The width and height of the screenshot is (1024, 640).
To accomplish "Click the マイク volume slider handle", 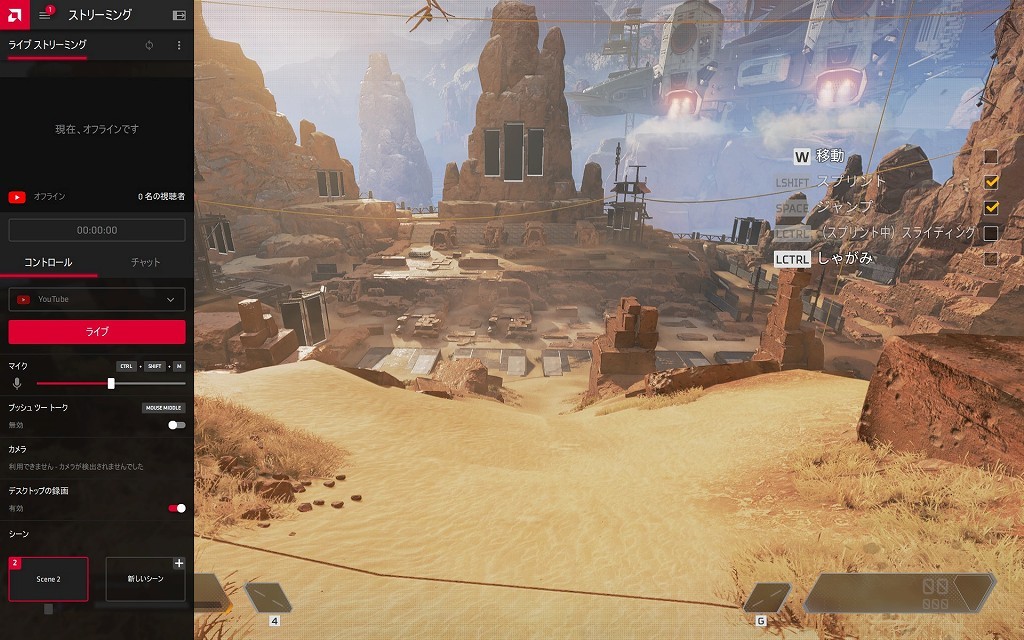I will pos(111,383).
